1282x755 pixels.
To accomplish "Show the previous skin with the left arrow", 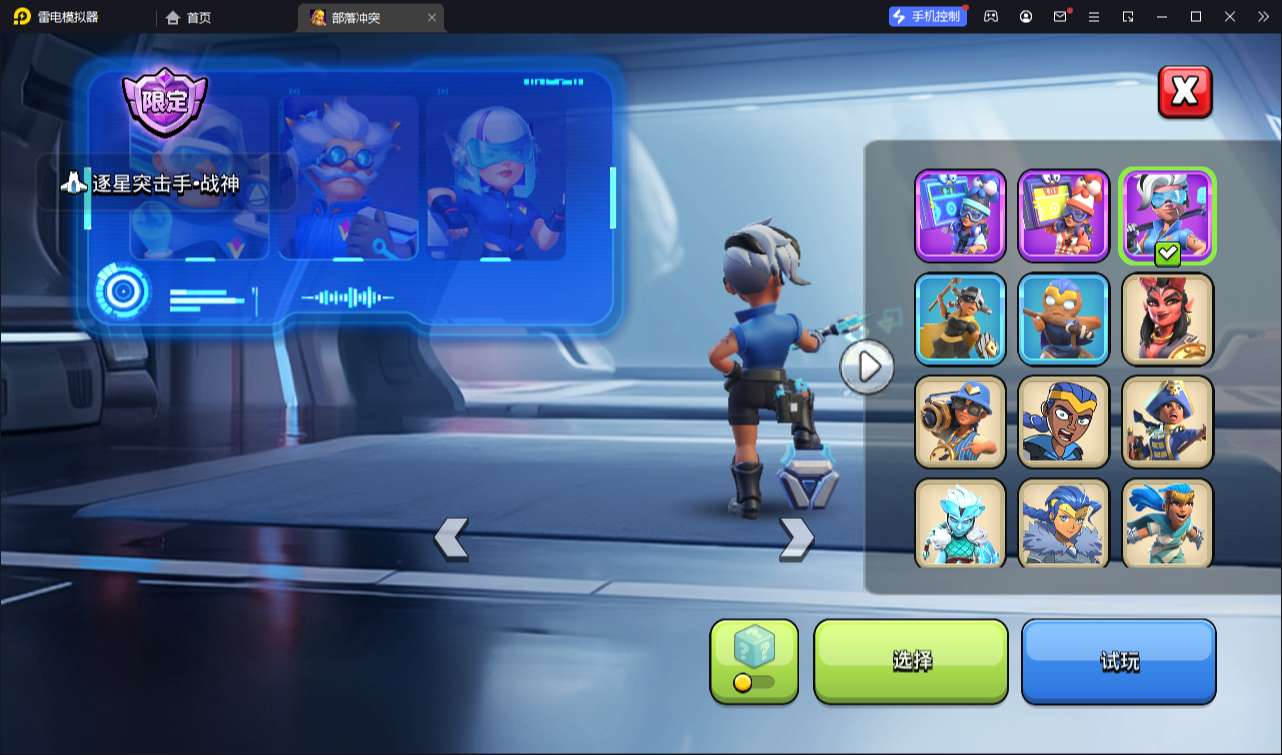I will (x=451, y=538).
